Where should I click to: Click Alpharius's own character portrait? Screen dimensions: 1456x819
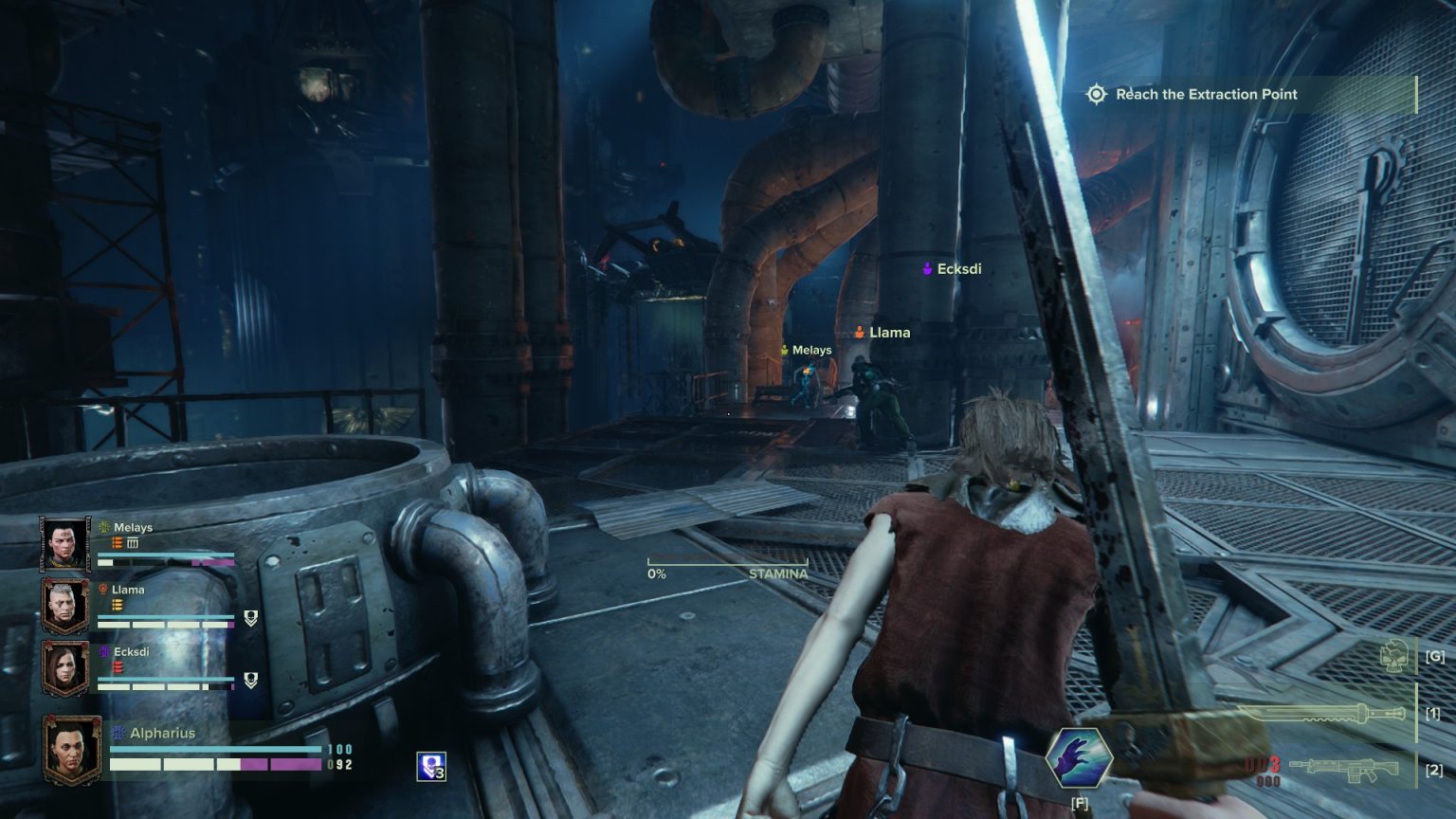(72, 750)
